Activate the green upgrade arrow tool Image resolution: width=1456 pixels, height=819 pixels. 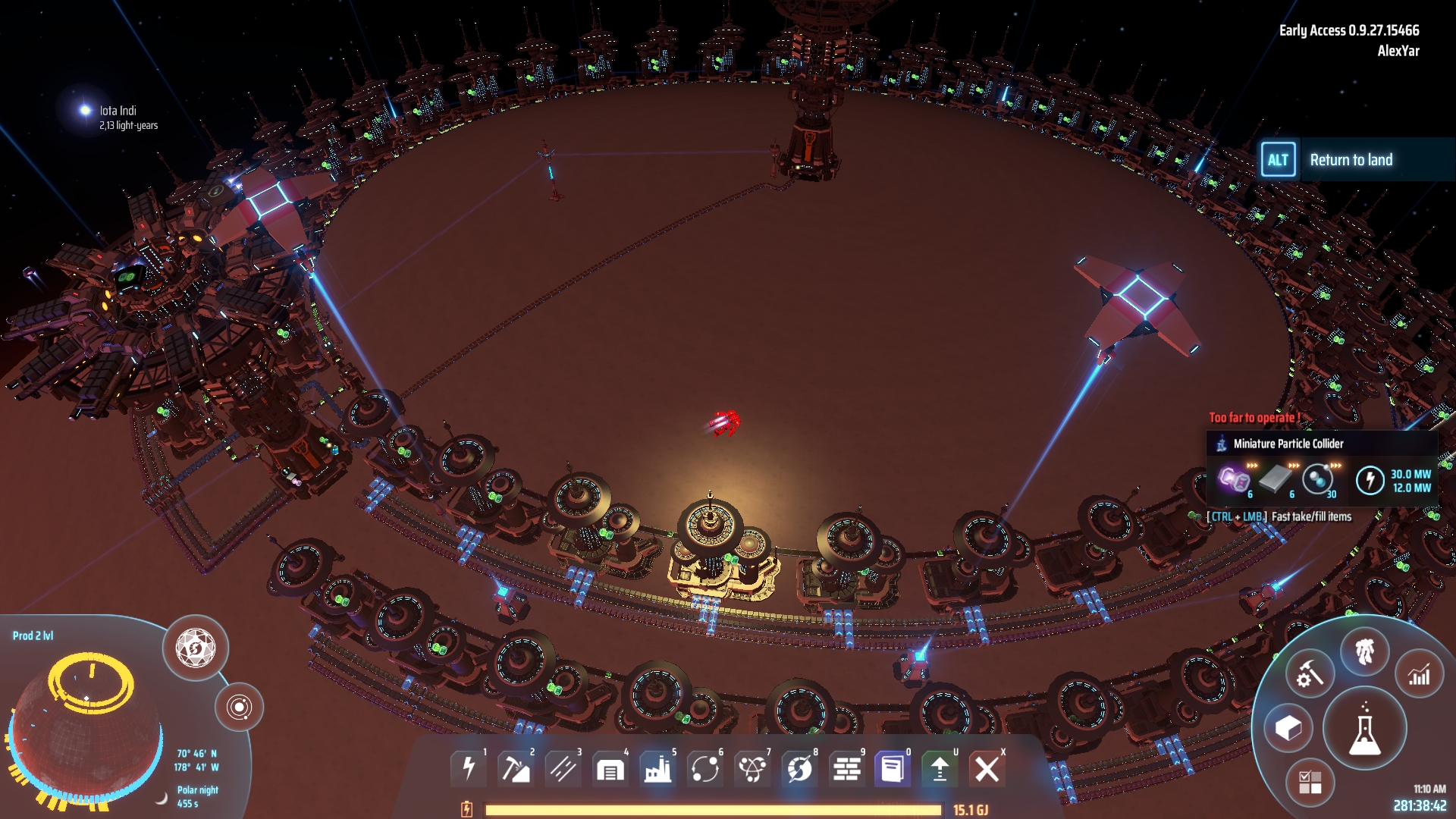(940, 769)
